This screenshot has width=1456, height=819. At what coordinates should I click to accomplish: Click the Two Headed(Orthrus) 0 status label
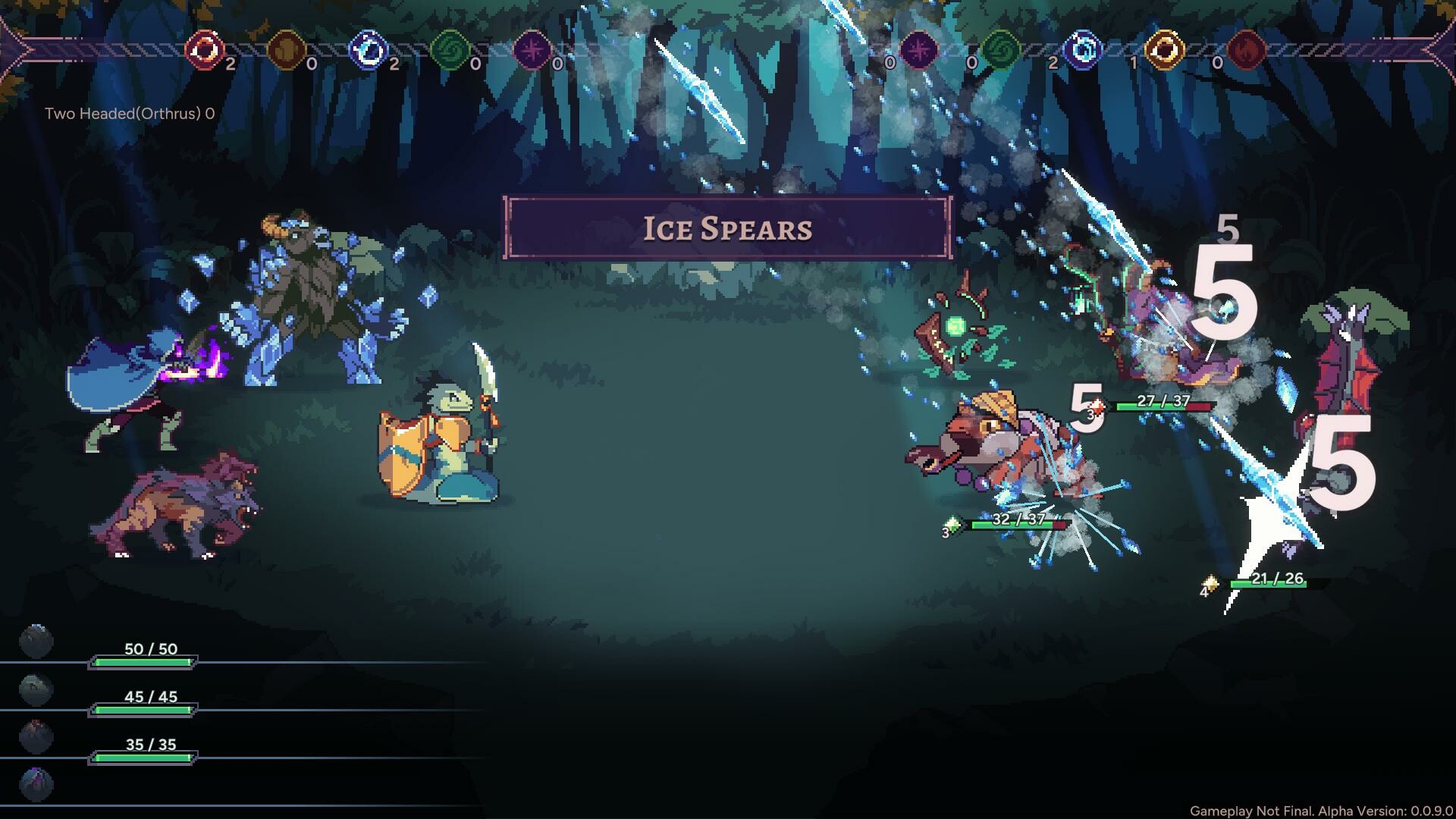click(129, 115)
